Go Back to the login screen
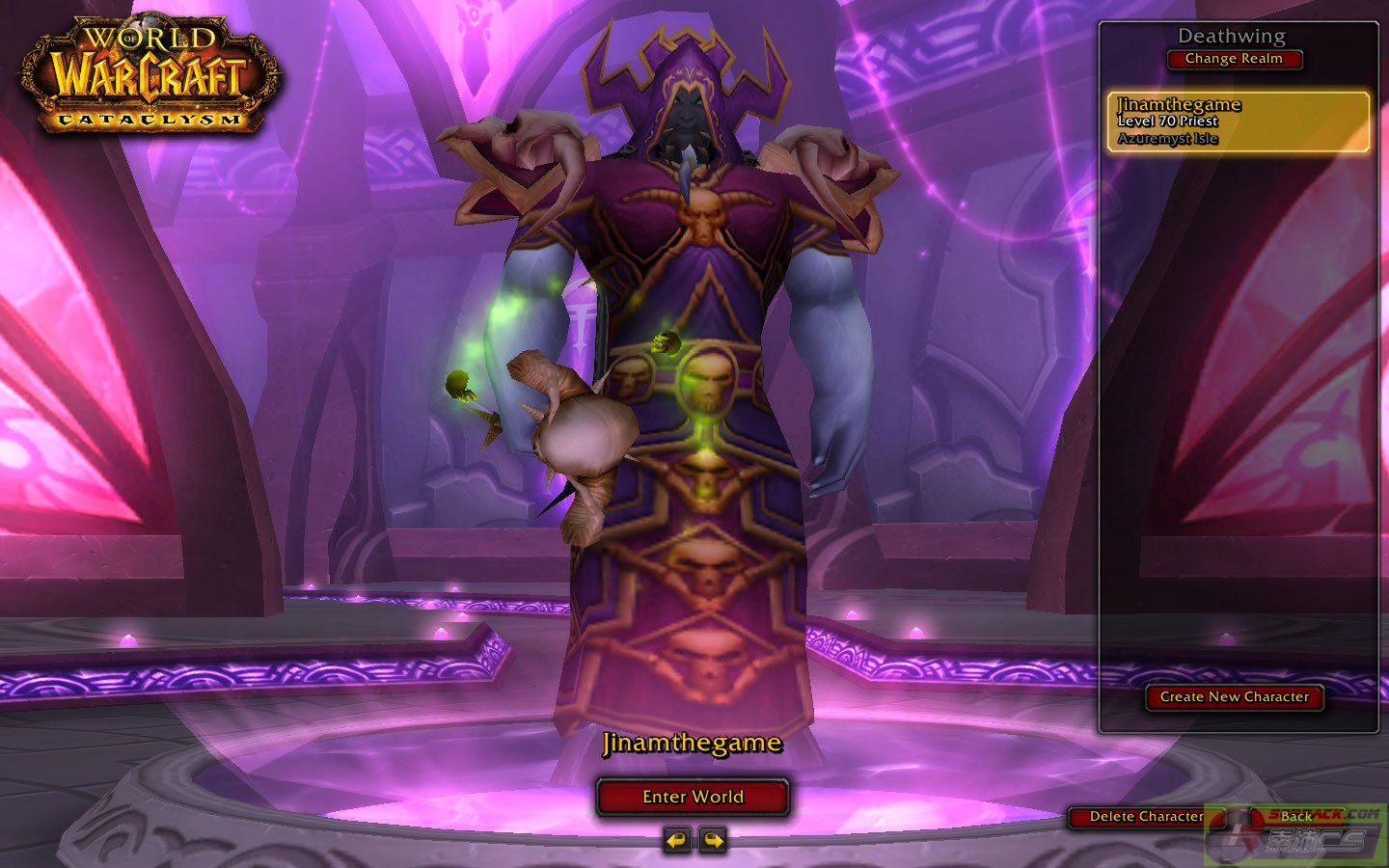This screenshot has width=1389, height=868. click(1295, 817)
